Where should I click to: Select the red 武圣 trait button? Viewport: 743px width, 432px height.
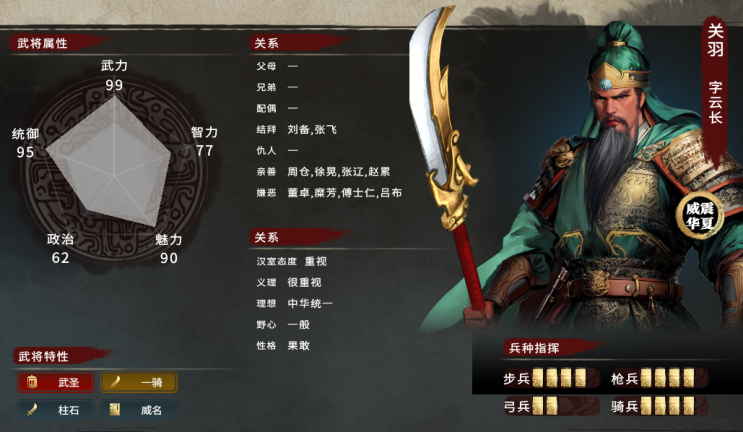coord(56,382)
